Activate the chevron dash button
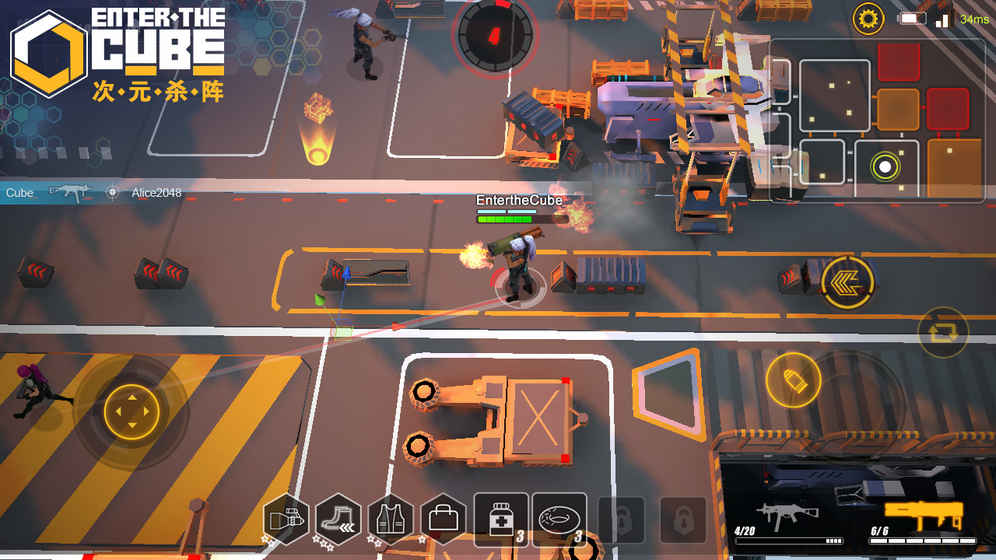 tap(846, 281)
